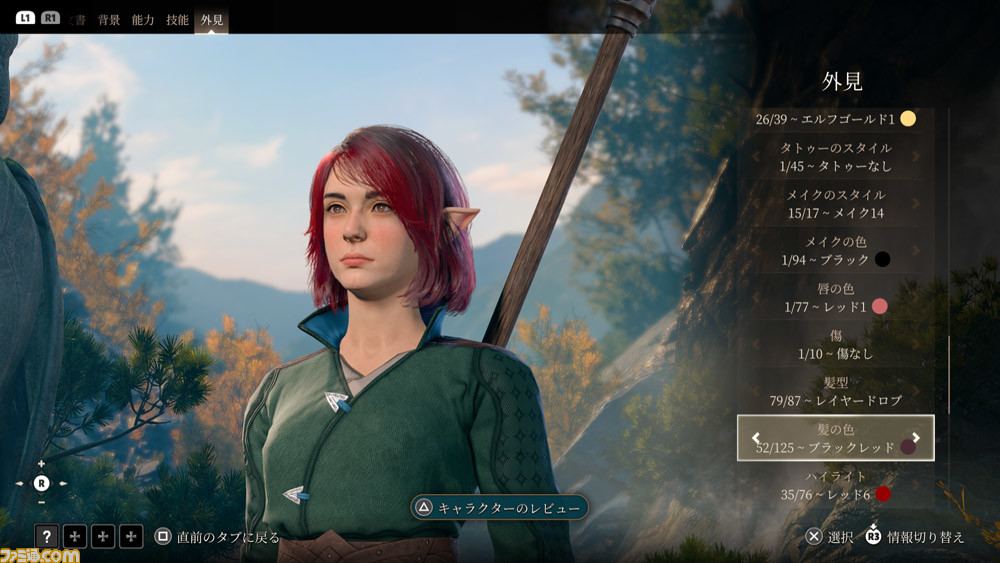Click the pink 唇の色 swatch

880,306
